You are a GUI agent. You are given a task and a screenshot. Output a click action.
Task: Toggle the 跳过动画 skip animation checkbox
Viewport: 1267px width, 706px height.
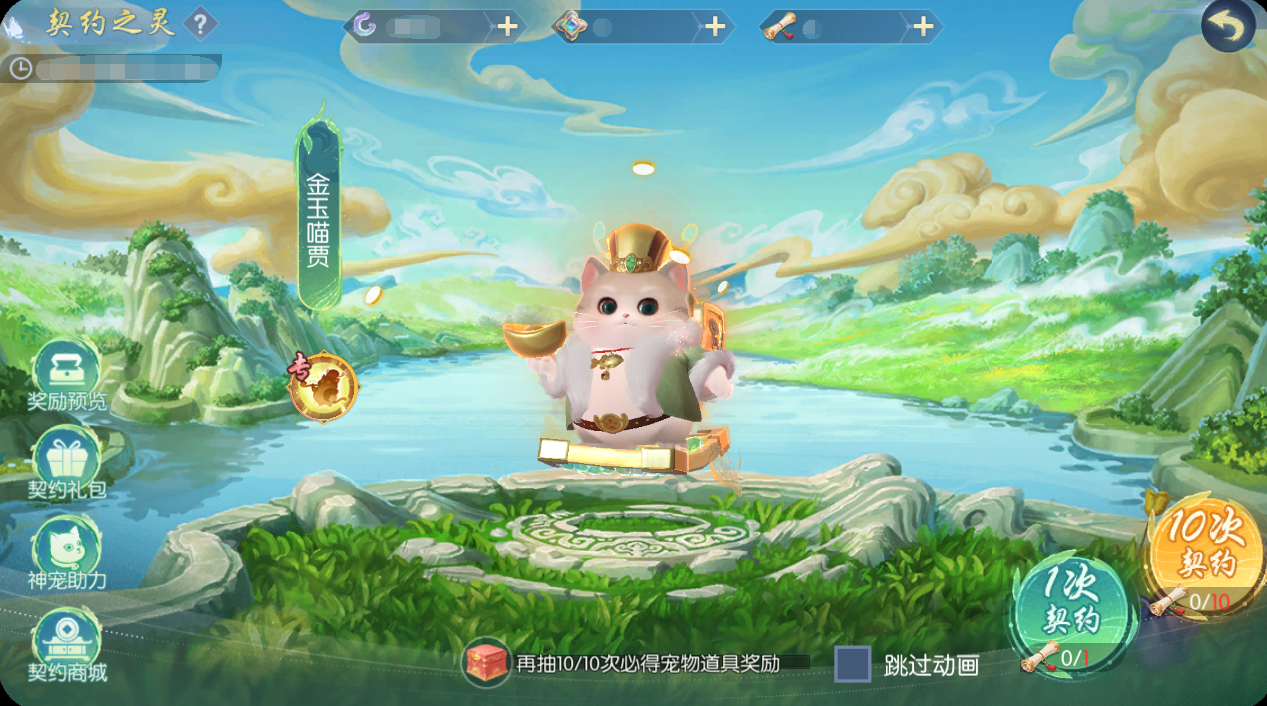853,664
